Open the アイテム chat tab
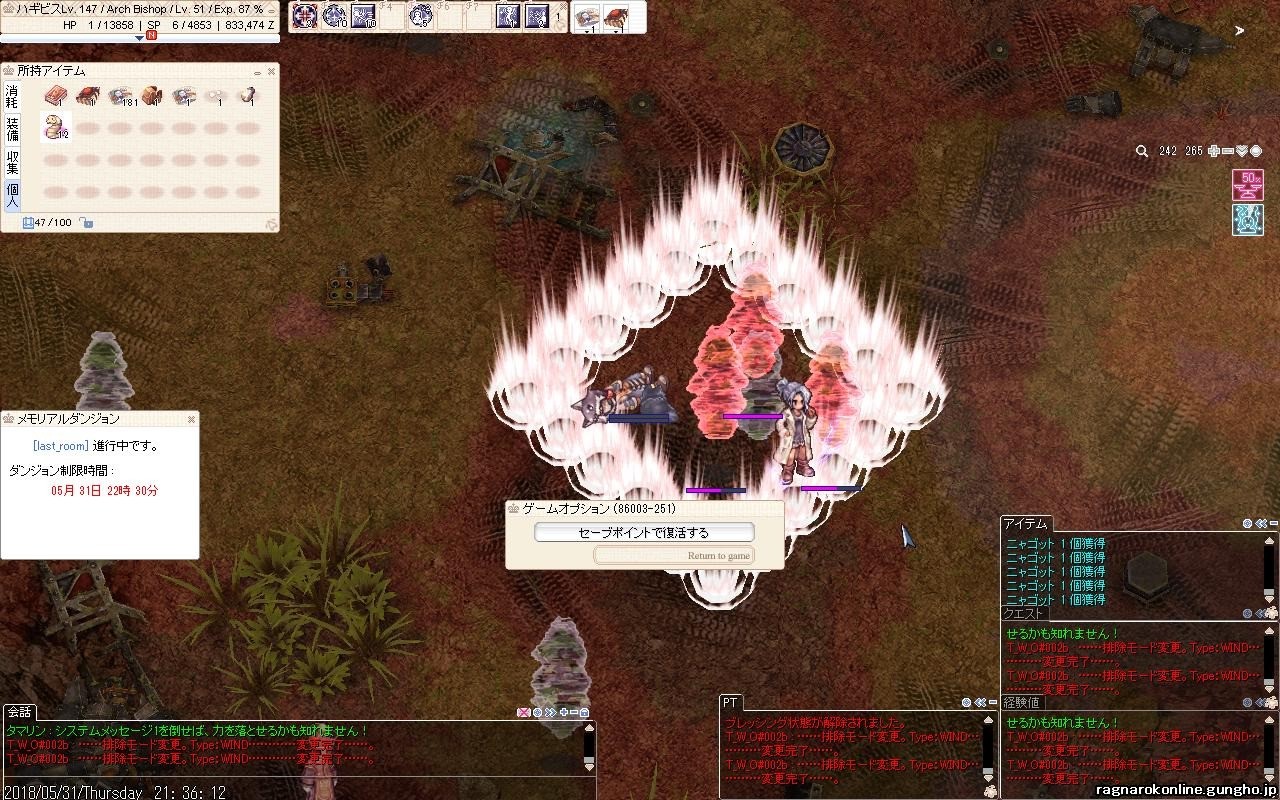Image resolution: width=1280 pixels, height=800 pixels. (x=1025, y=524)
